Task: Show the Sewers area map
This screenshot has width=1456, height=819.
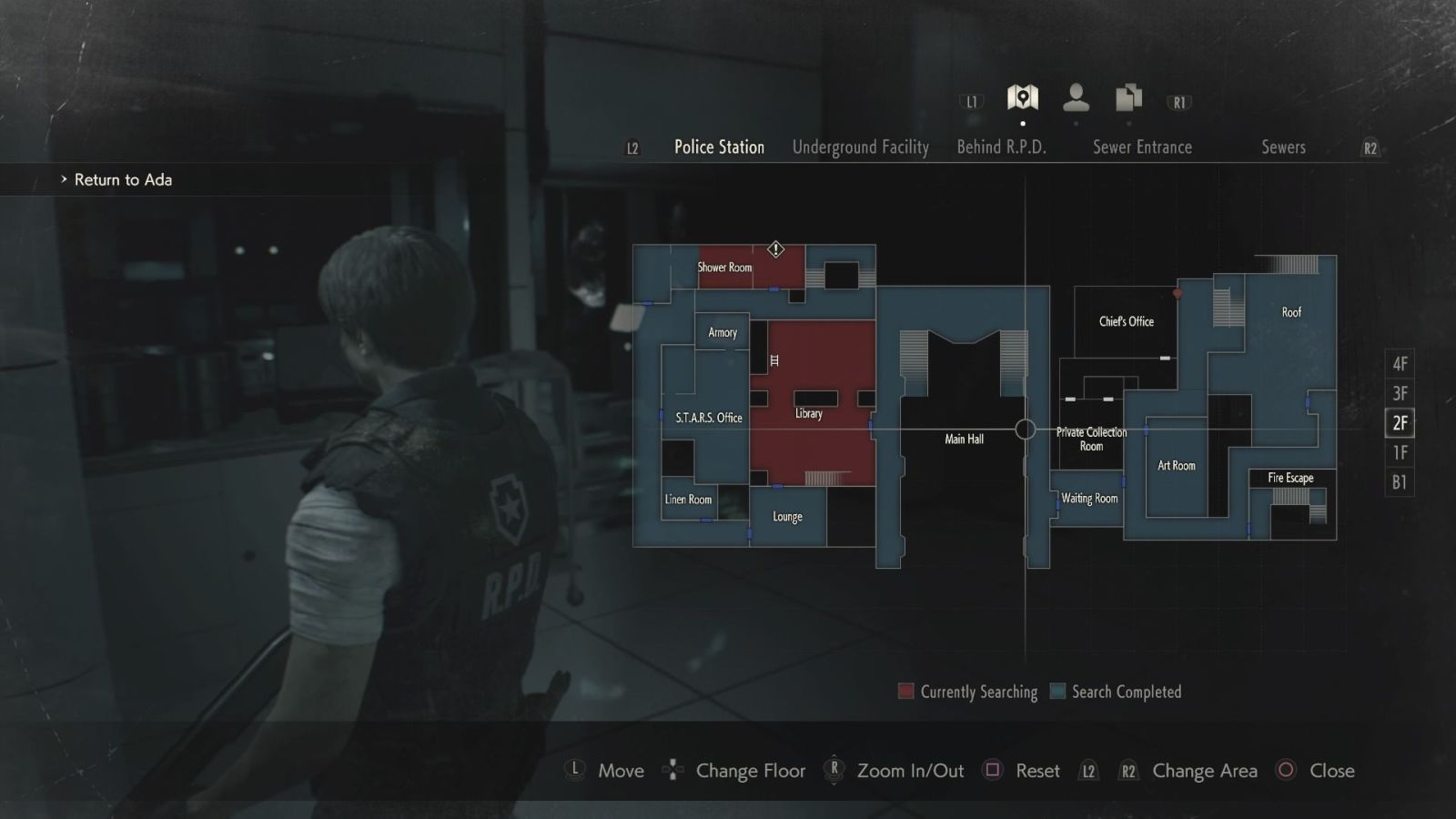Action: pyautogui.click(x=1283, y=147)
